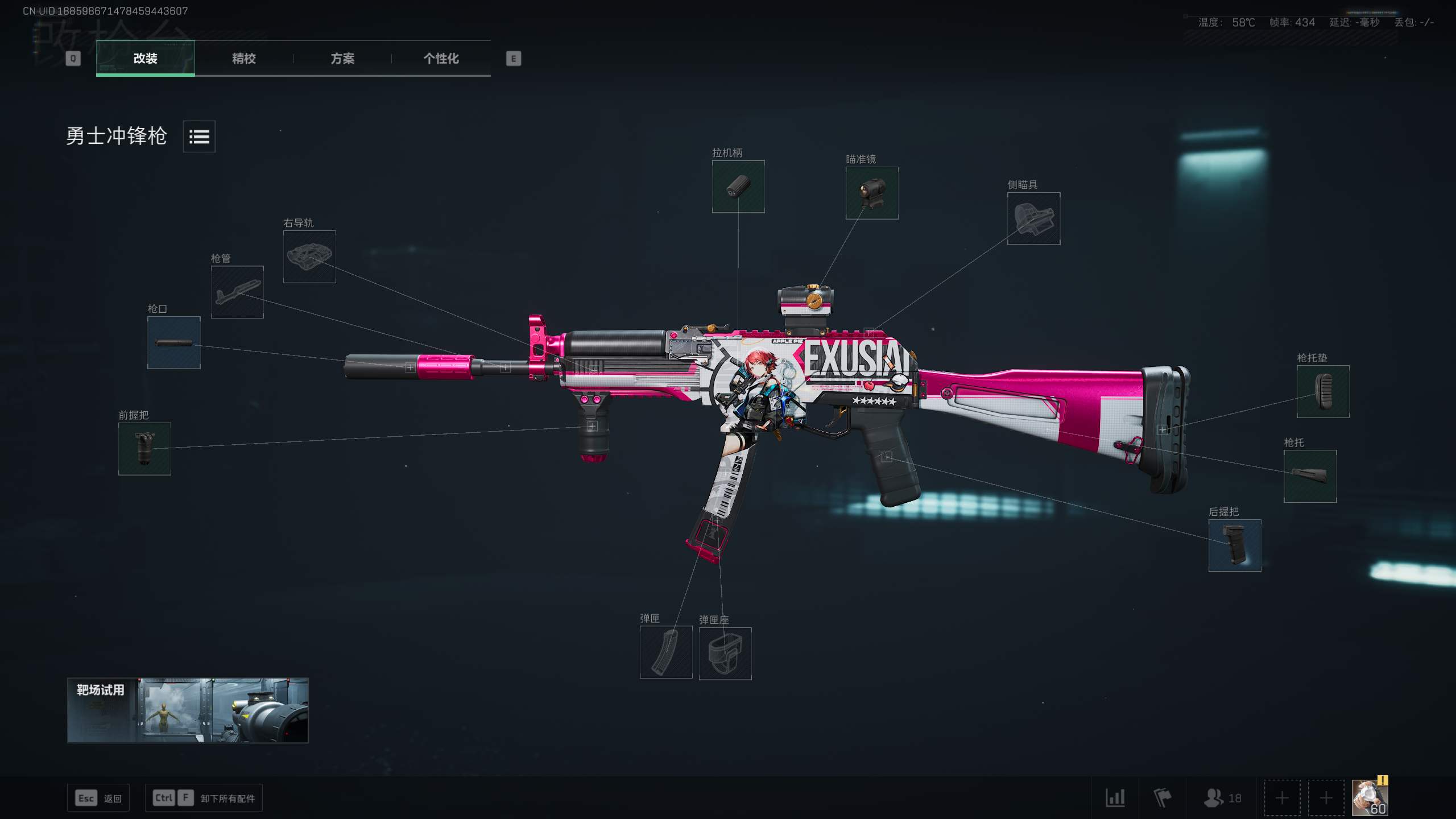Viewport: 1456px width, 819px height.
Task: Open the 弹匣座 magazine well slot
Action: tap(725, 653)
